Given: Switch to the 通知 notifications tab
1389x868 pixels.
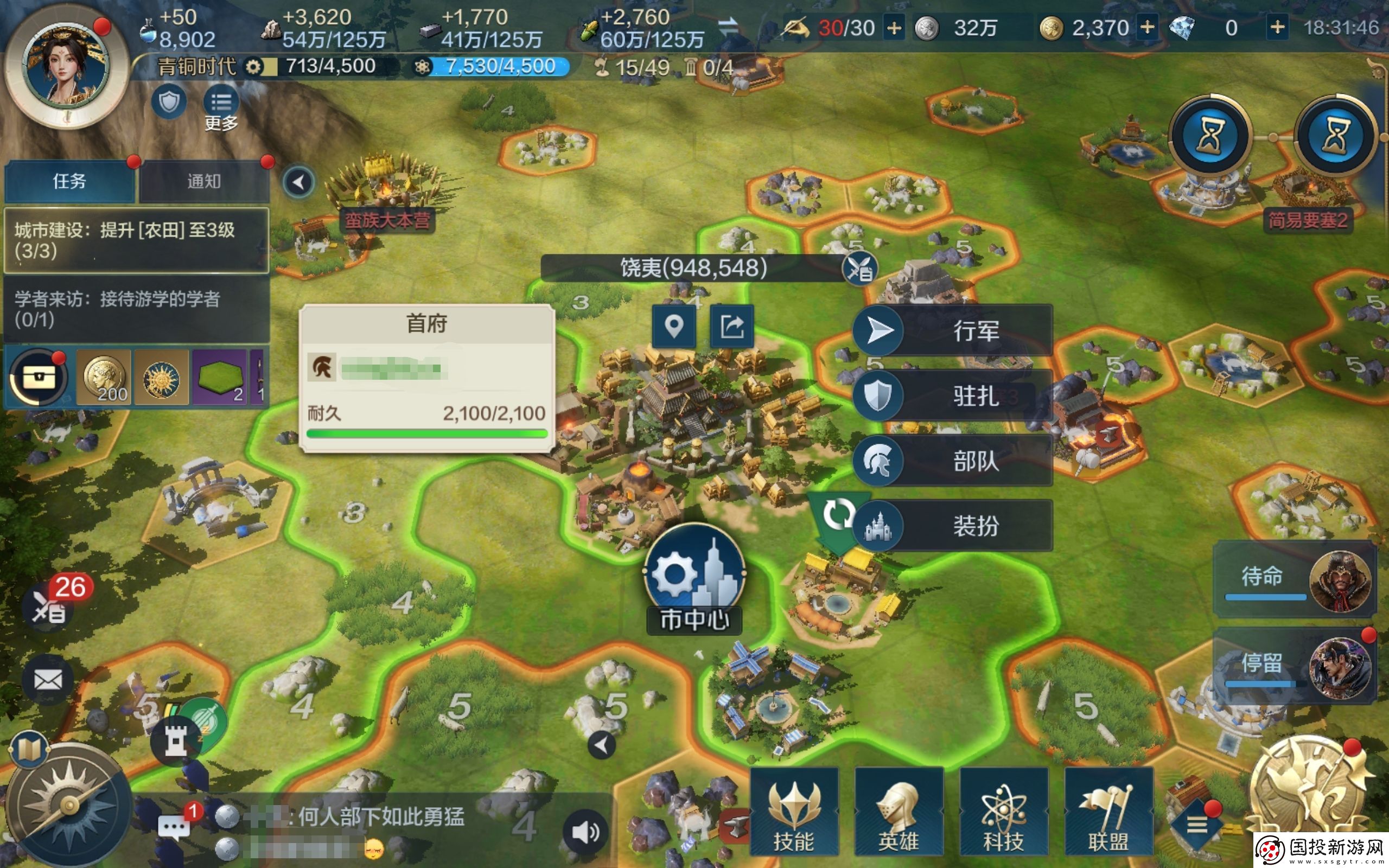Looking at the screenshot, I should point(204,181).
